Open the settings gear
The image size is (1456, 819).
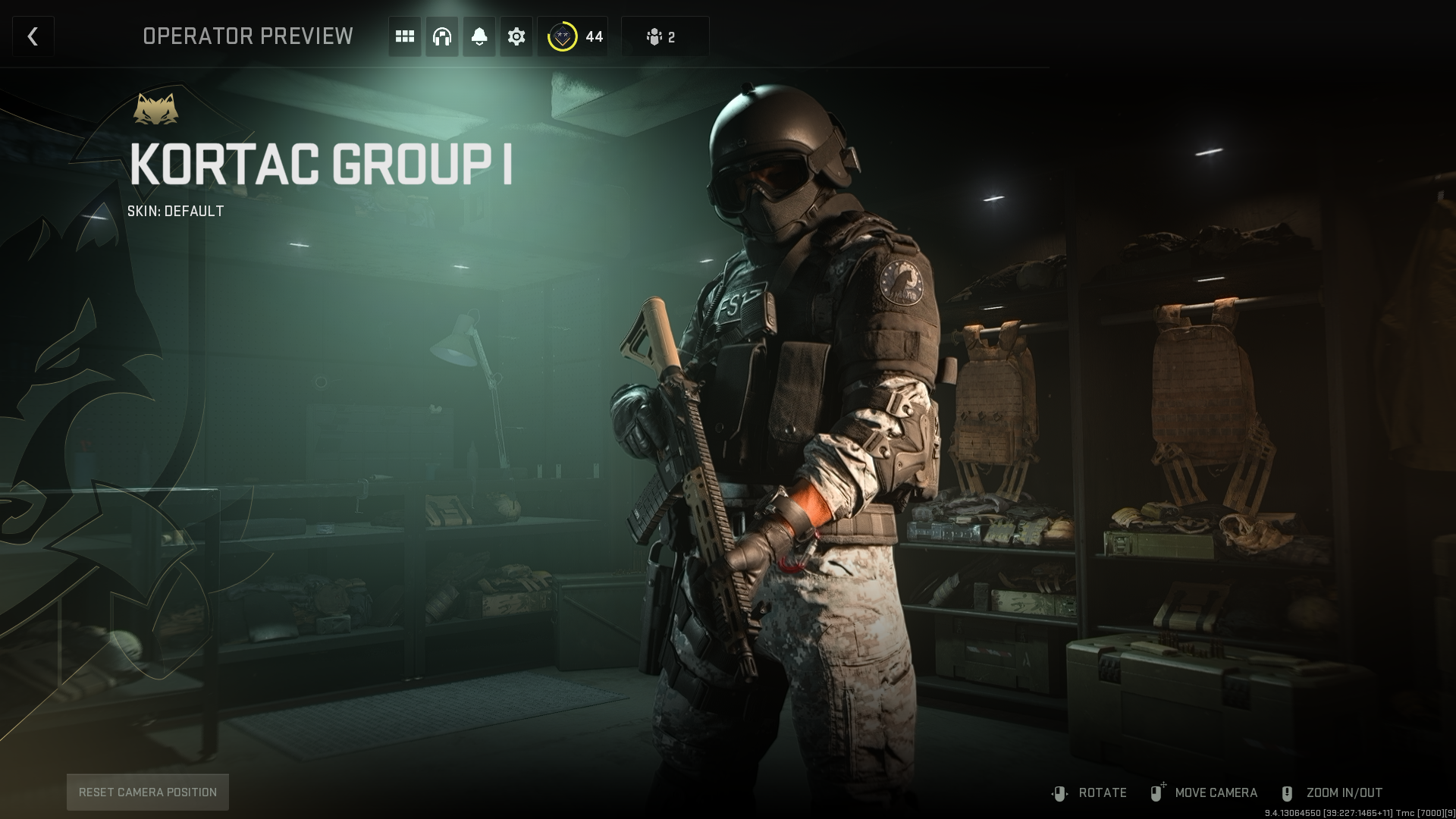516,36
